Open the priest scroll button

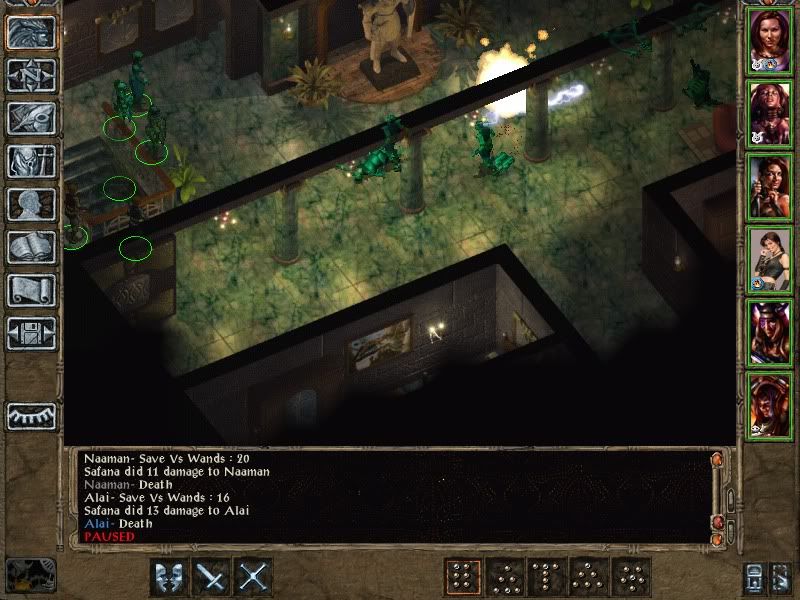[31, 290]
